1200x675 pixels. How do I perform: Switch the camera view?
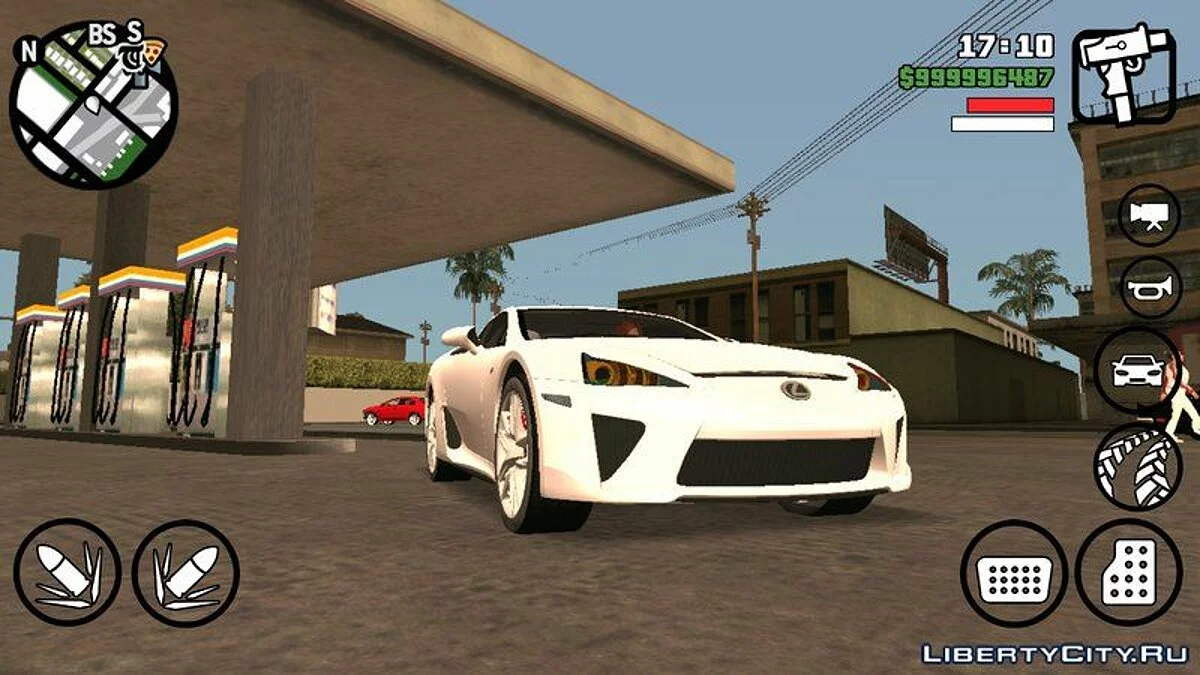[1149, 214]
